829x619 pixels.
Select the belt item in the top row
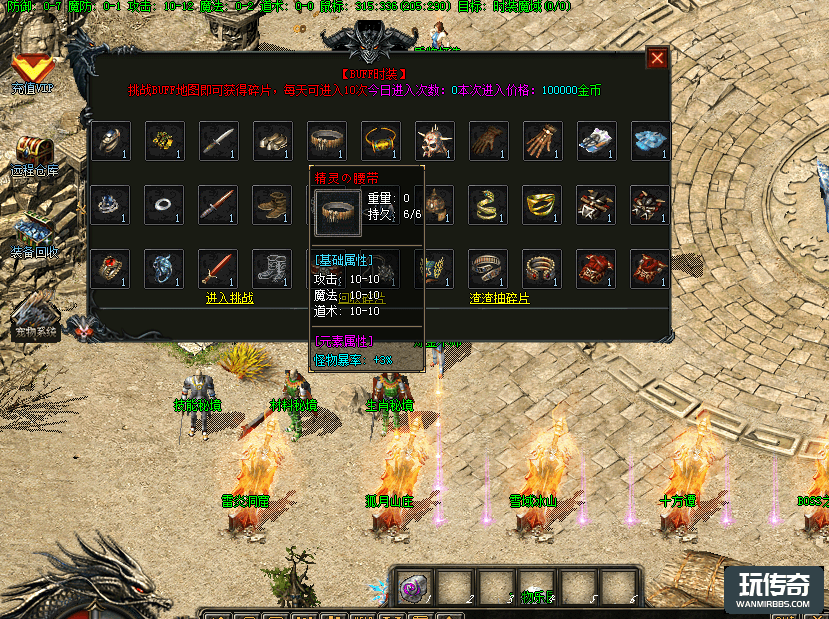pos(326,141)
